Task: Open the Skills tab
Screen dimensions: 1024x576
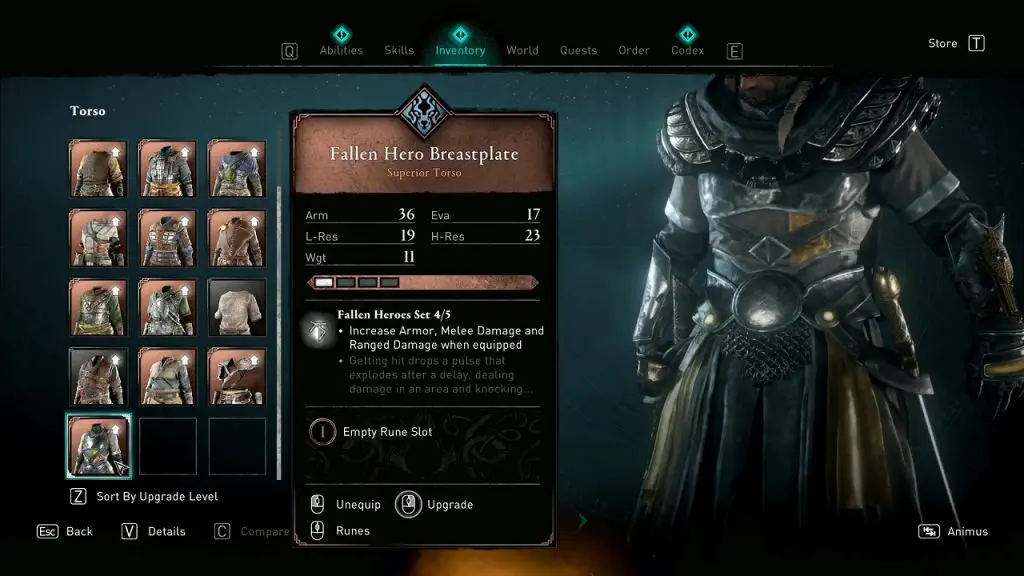Action: coord(400,50)
